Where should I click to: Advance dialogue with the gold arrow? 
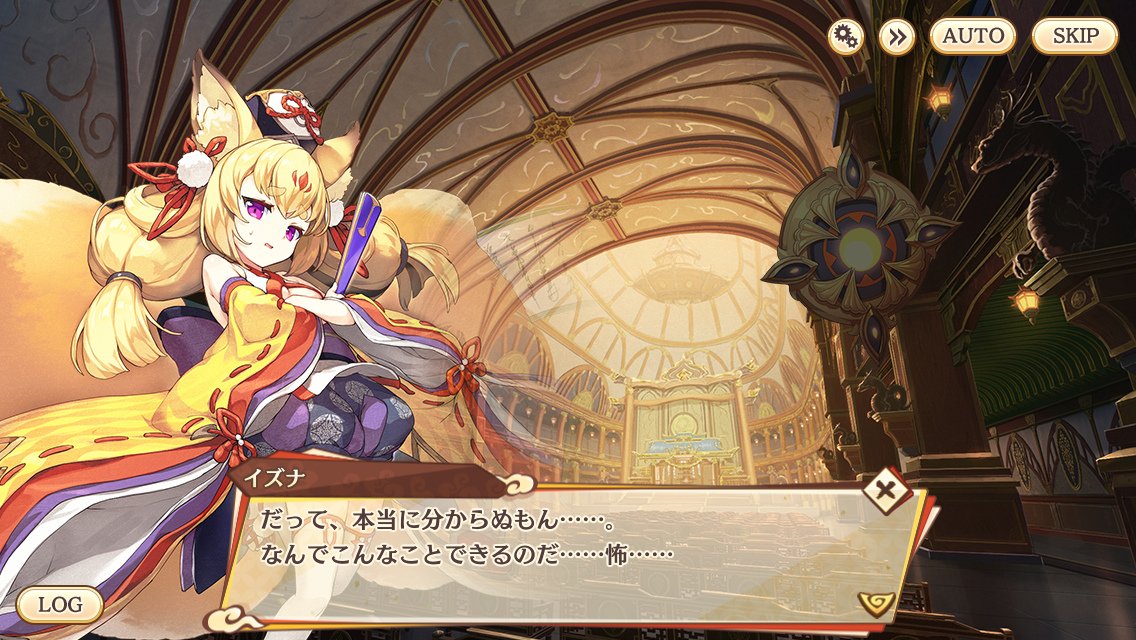click(x=875, y=602)
